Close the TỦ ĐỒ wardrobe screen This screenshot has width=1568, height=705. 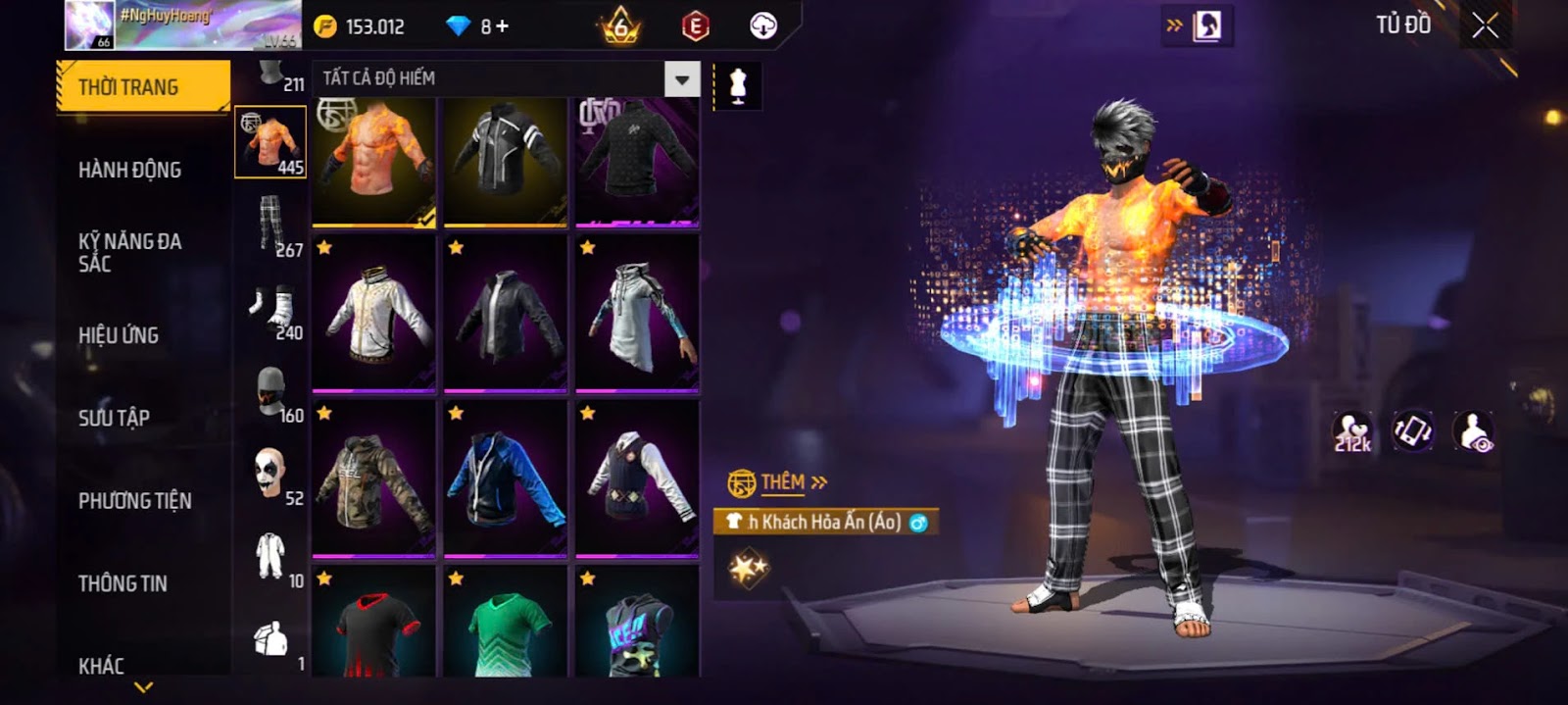(1485, 26)
